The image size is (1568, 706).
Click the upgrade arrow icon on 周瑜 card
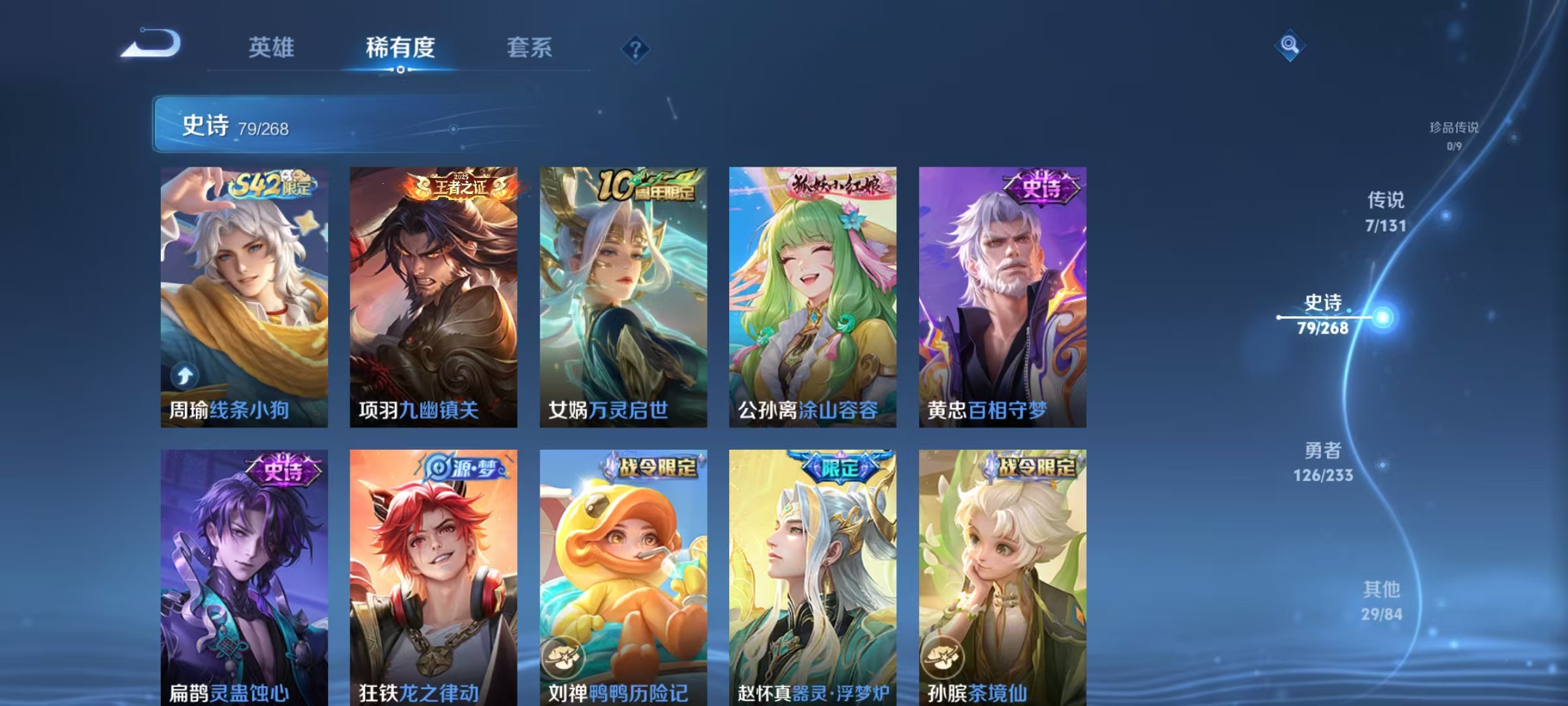[x=185, y=375]
